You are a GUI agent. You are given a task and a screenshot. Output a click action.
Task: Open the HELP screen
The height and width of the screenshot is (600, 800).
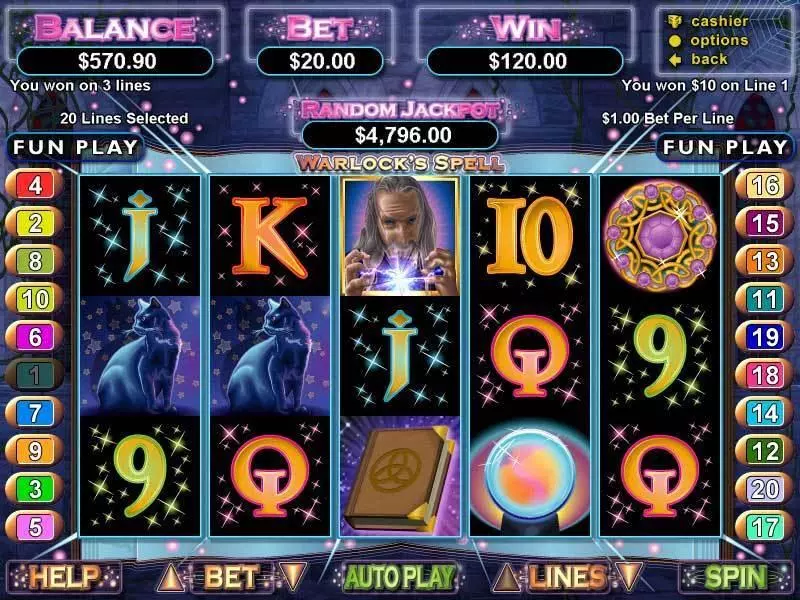63,577
